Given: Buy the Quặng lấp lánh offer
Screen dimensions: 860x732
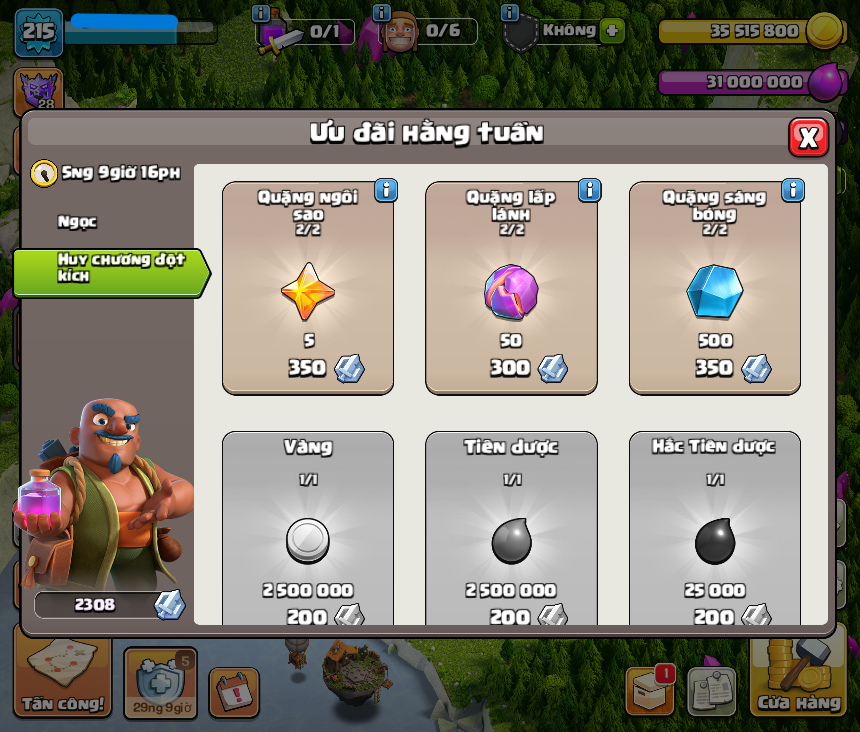Looking at the screenshot, I should 511,288.
